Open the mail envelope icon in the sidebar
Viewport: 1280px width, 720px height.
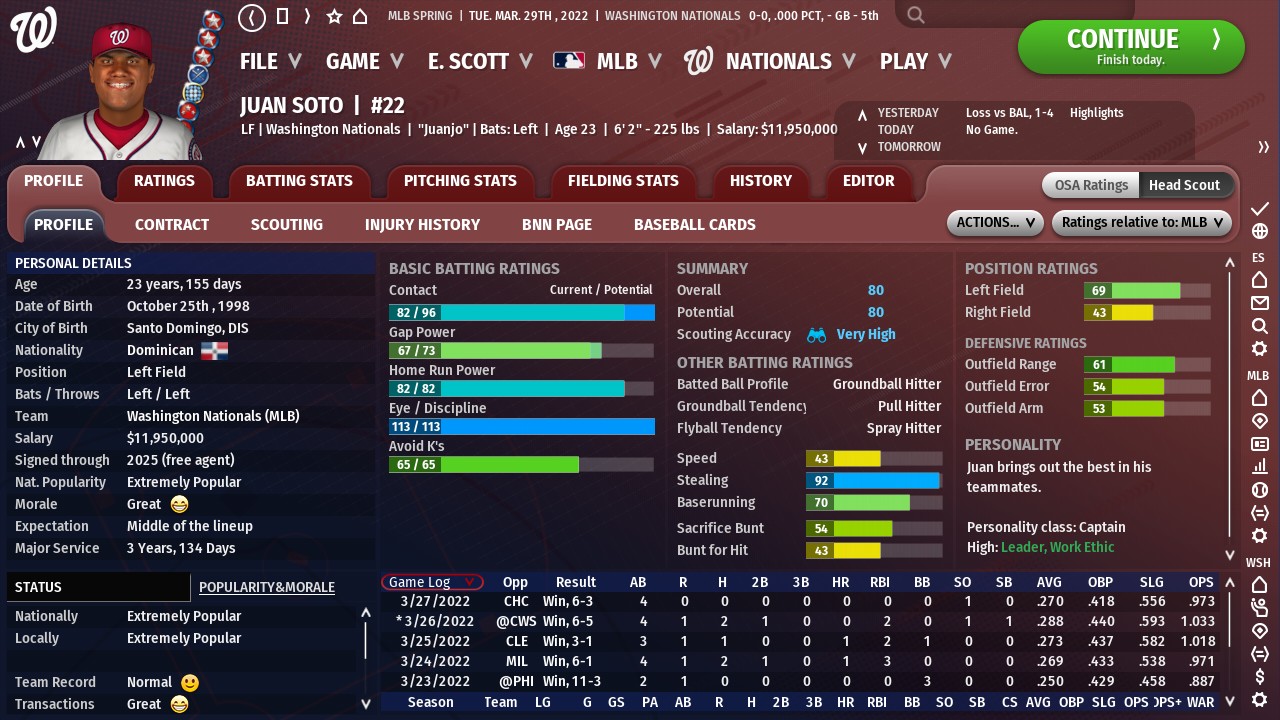[1261, 298]
